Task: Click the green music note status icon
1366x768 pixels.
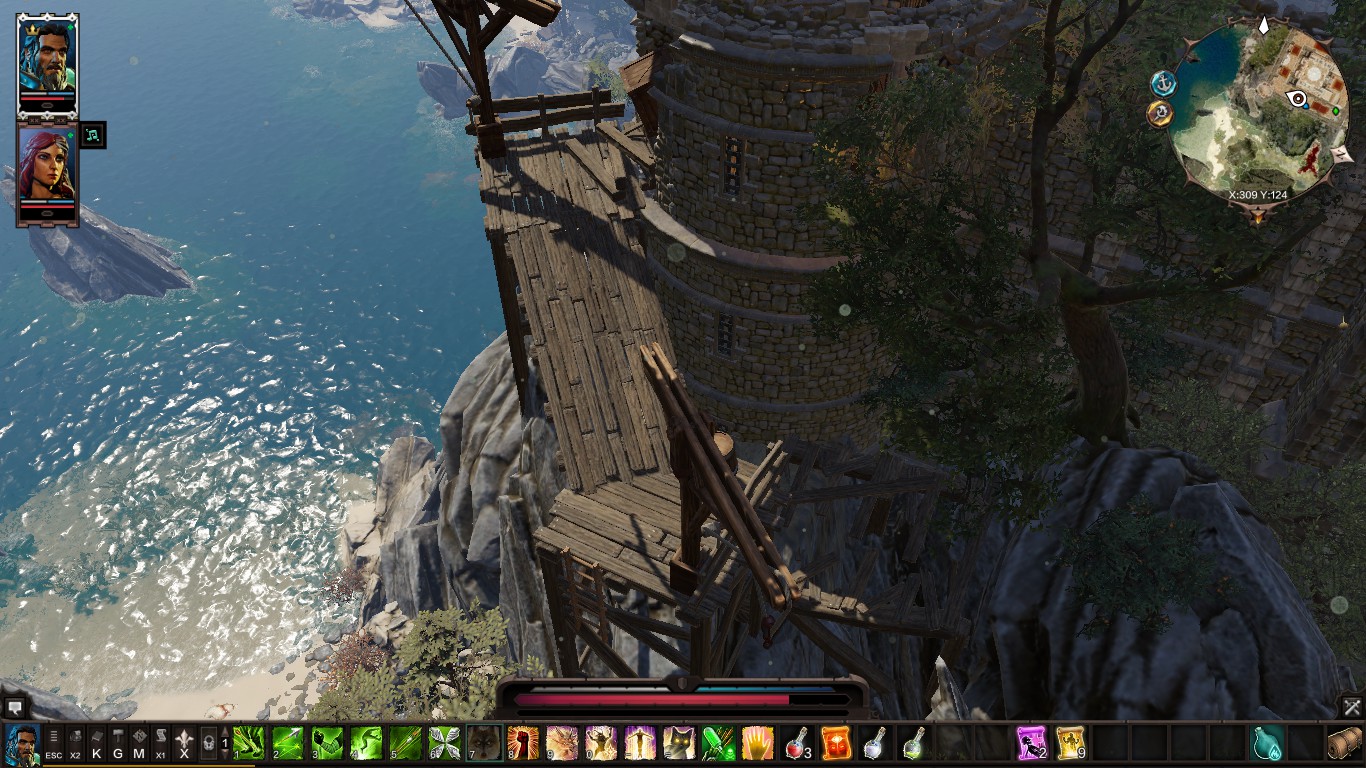Action: [92, 134]
